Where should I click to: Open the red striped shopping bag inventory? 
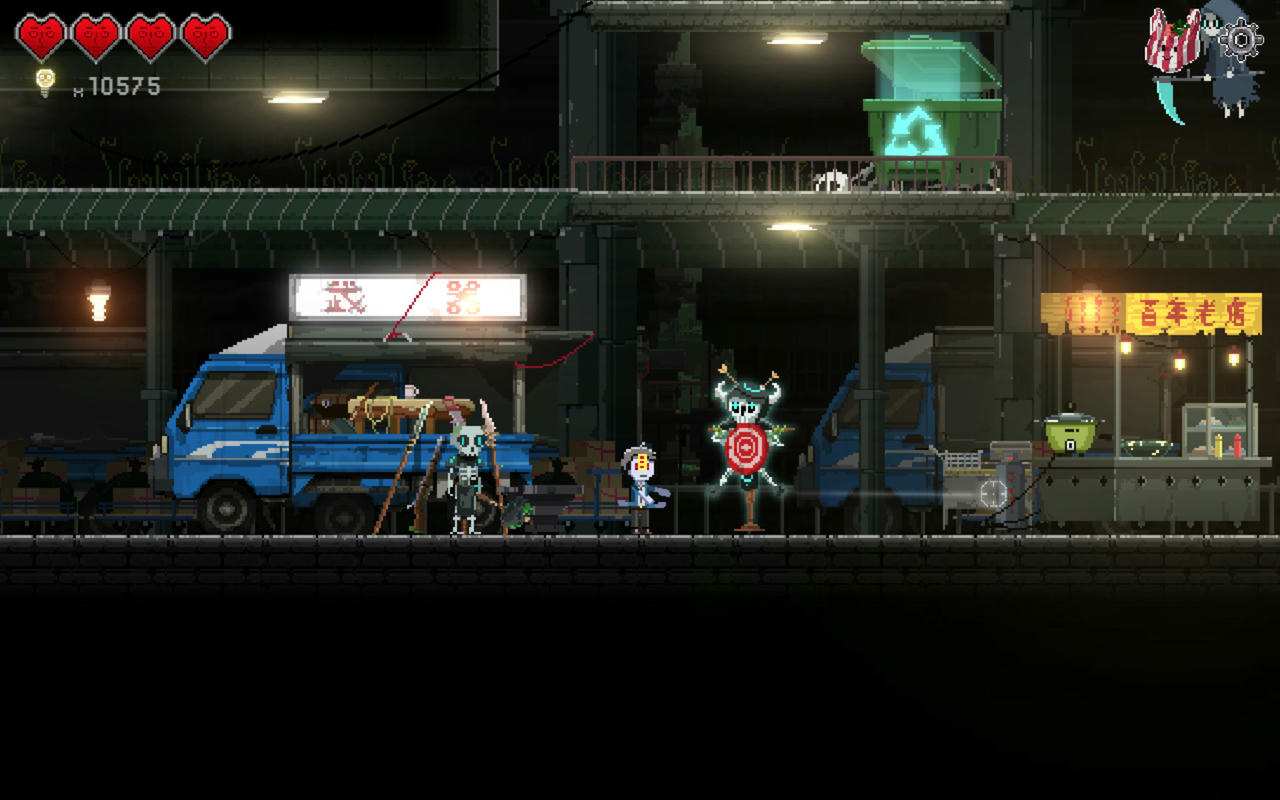1172,42
